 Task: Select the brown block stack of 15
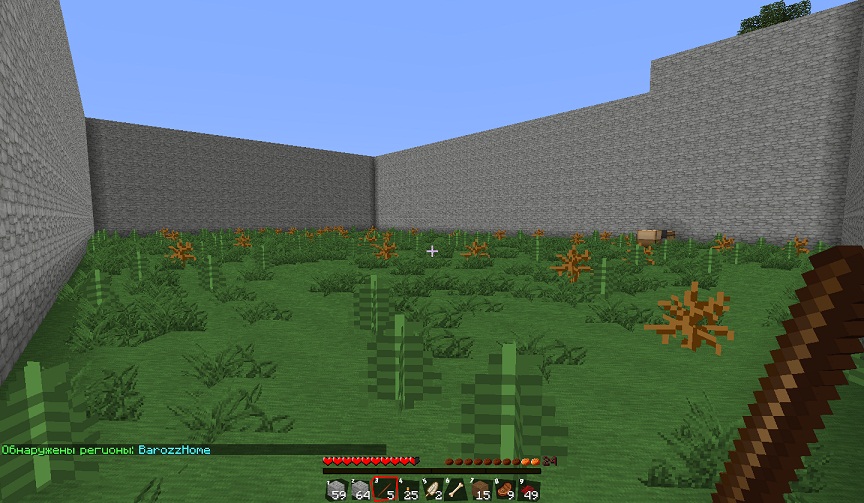pyautogui.click(x=481, y=490)
